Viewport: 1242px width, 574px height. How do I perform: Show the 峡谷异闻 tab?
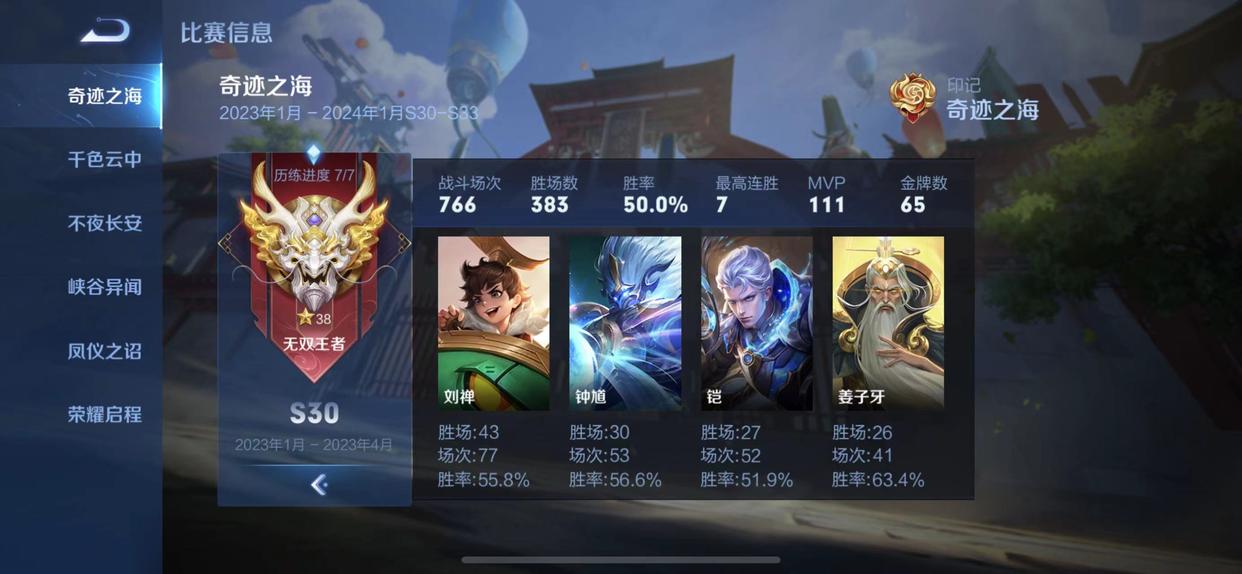point(104,287)
